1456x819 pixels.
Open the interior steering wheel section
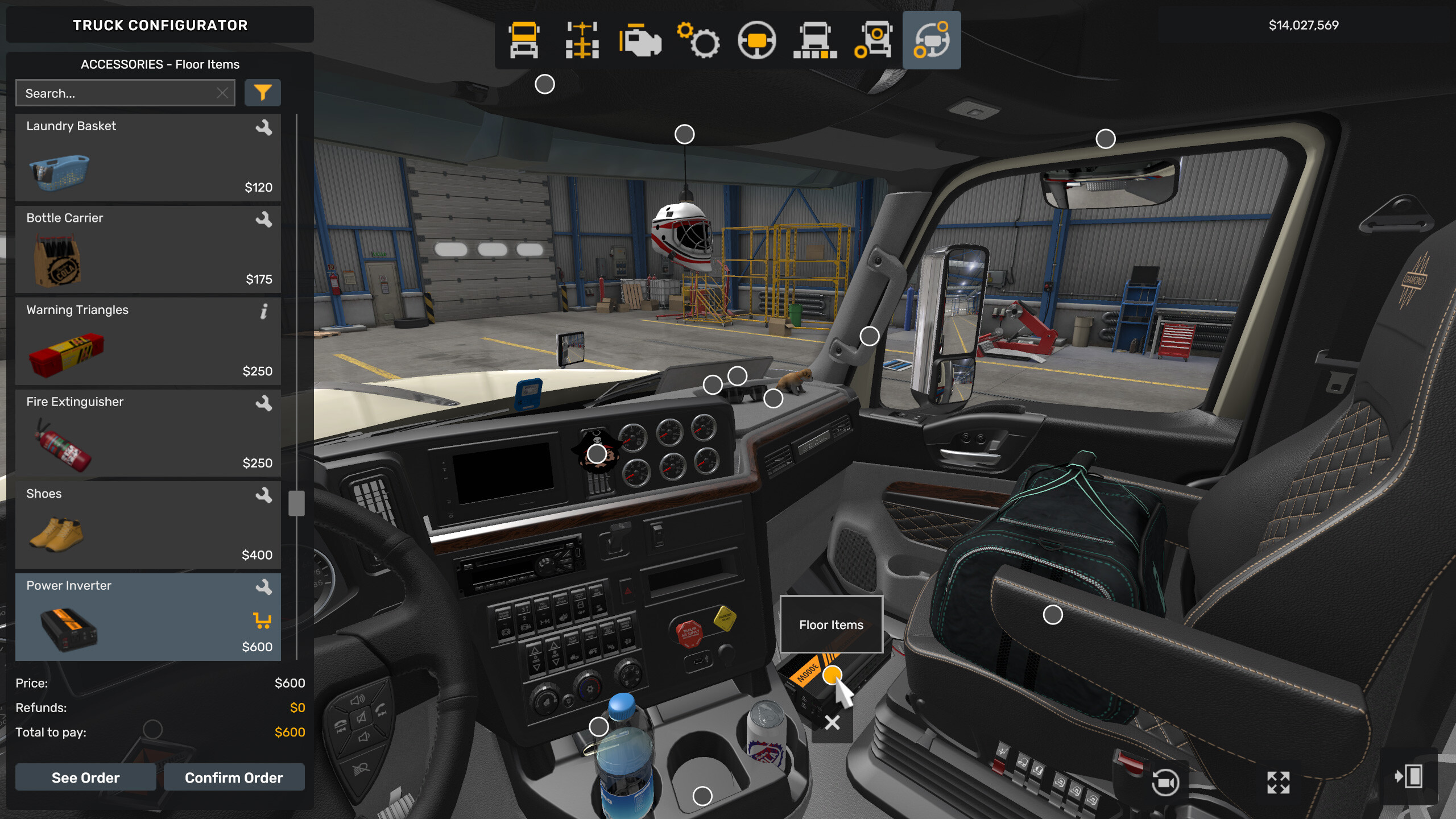756,40
